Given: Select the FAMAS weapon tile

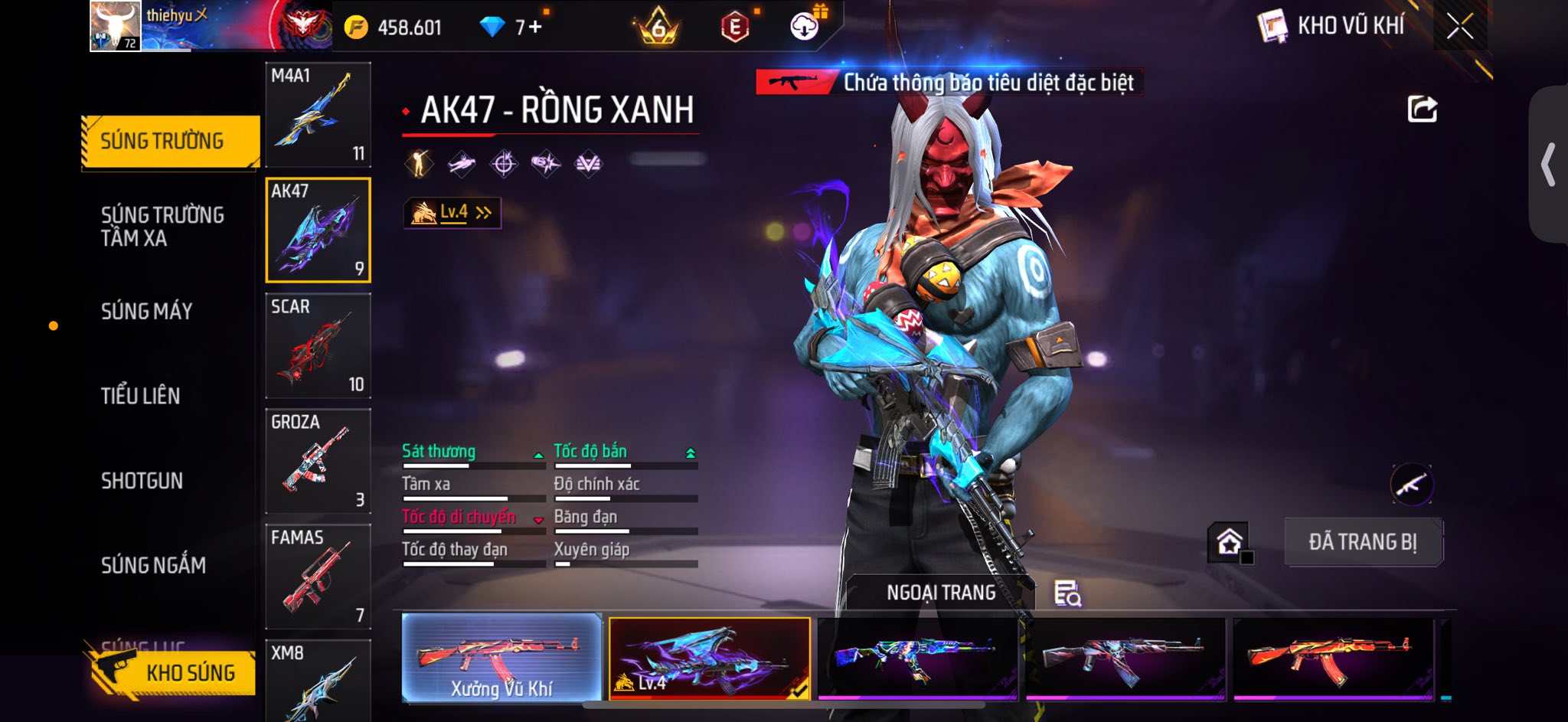Looking at the screenshot, I should 318,577.
